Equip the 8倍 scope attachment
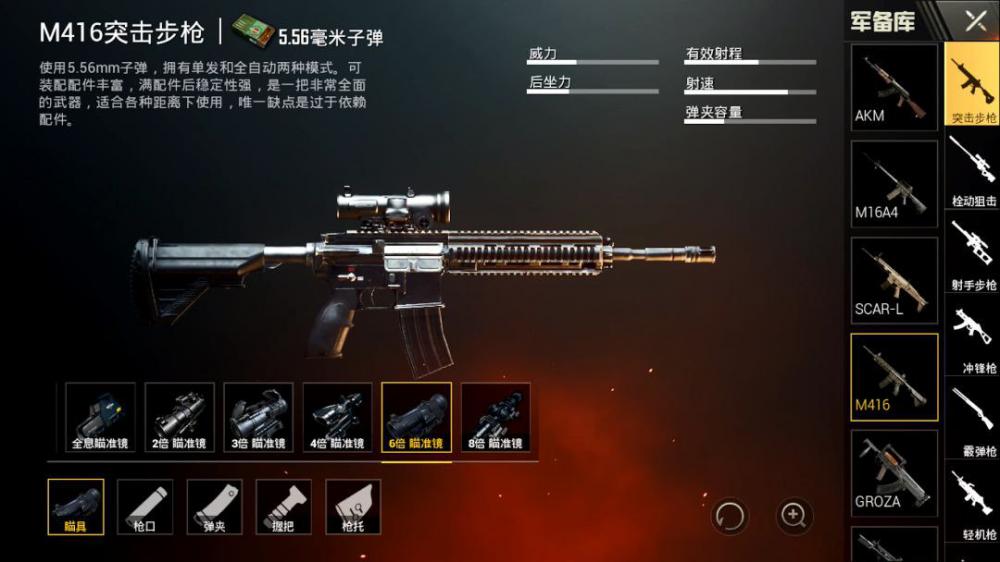The width and height of the screenshot is (1000, 562). (495, 416)
